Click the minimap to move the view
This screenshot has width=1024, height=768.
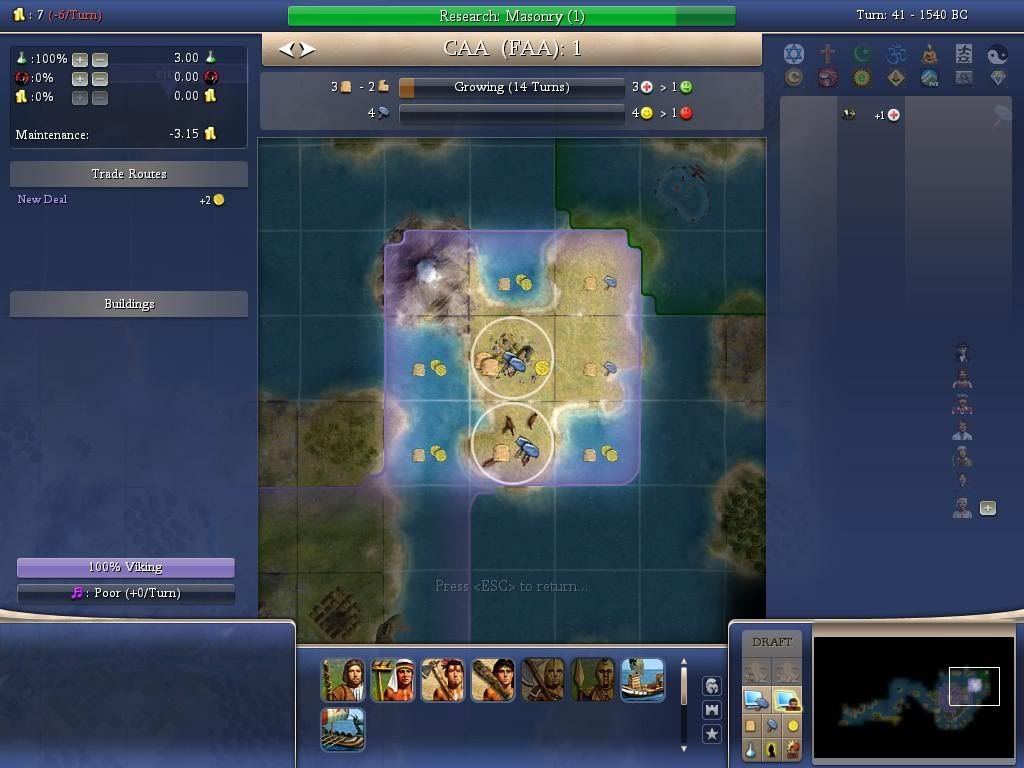coord(913,690)
